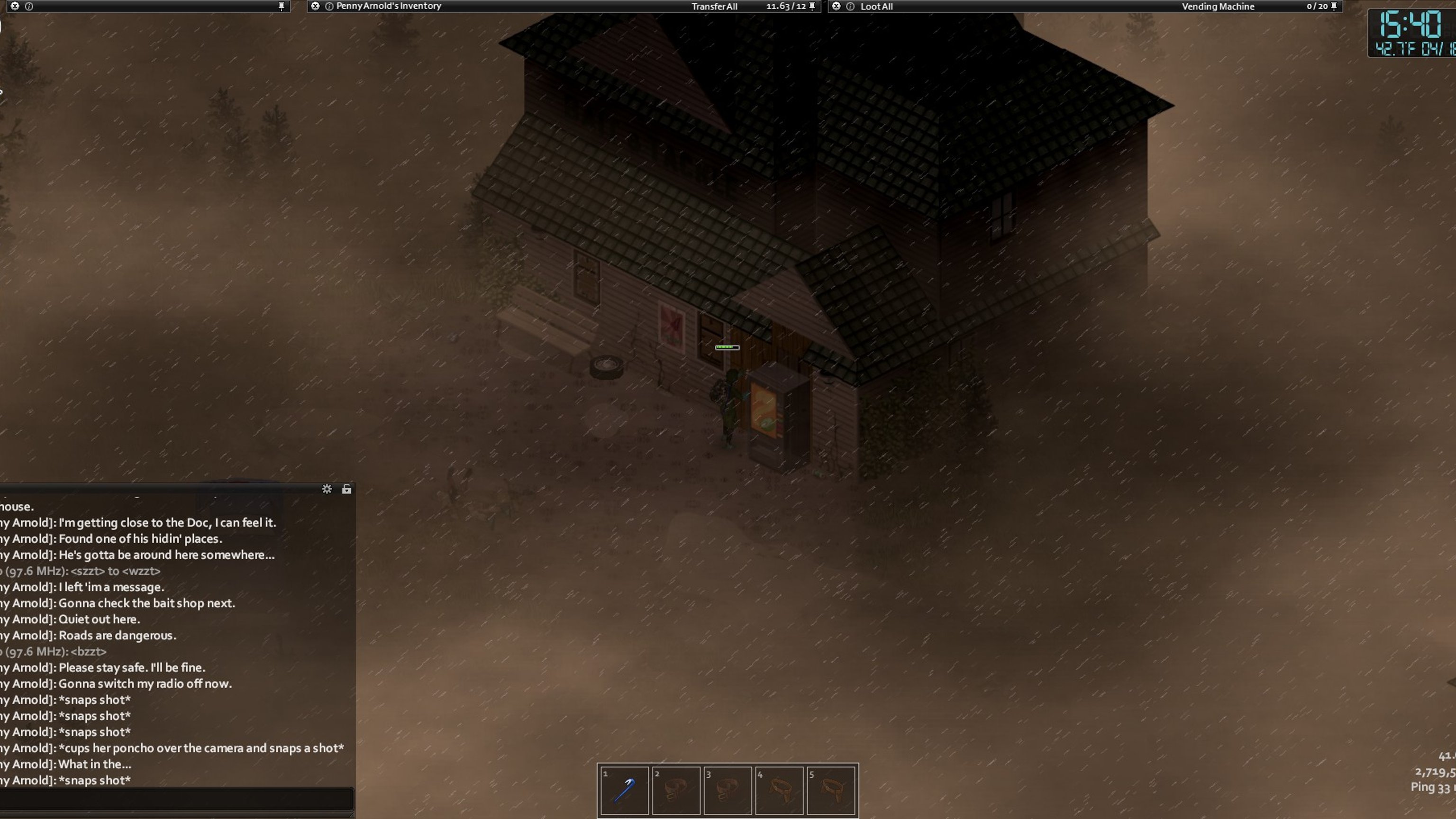
Task: Click the Loot All button
Action: pos(876,6)
